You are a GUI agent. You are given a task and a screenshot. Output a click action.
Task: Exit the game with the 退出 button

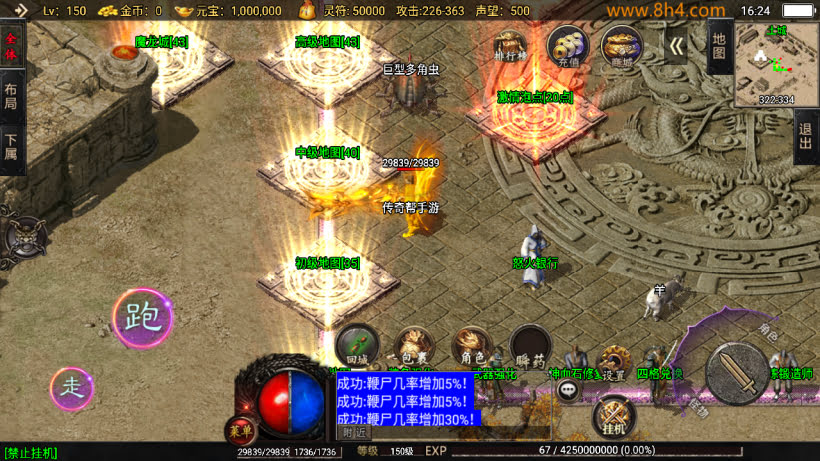pyautogui.click(x=806, y=136)
